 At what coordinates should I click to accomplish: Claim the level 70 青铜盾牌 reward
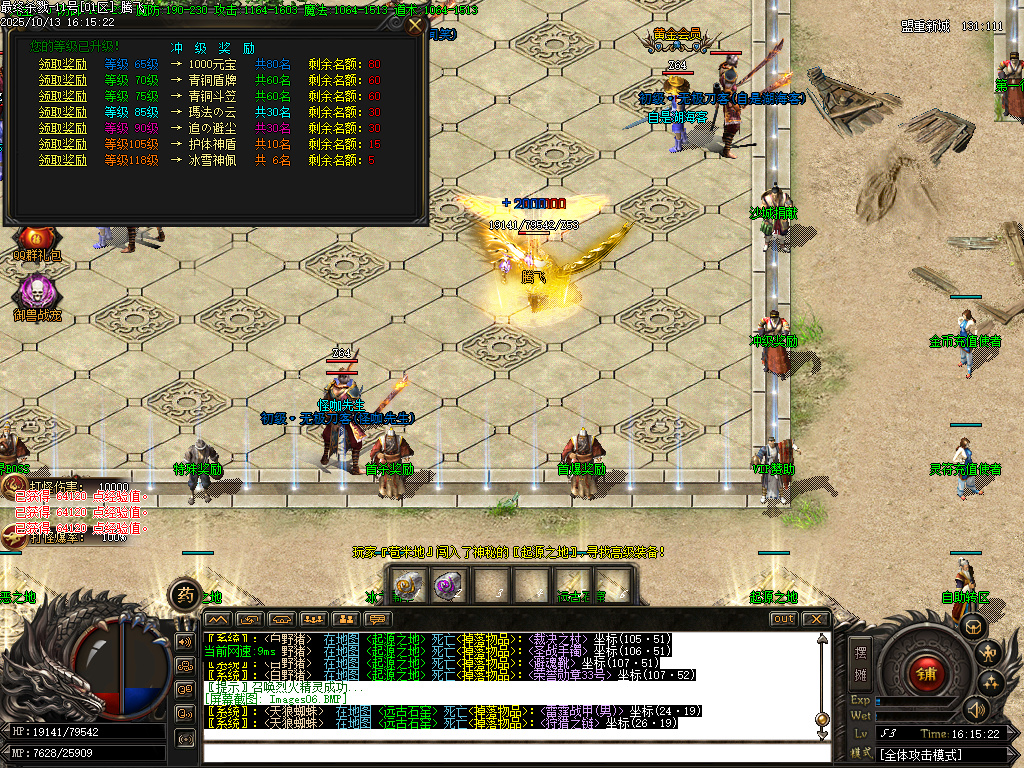point(63,80)
